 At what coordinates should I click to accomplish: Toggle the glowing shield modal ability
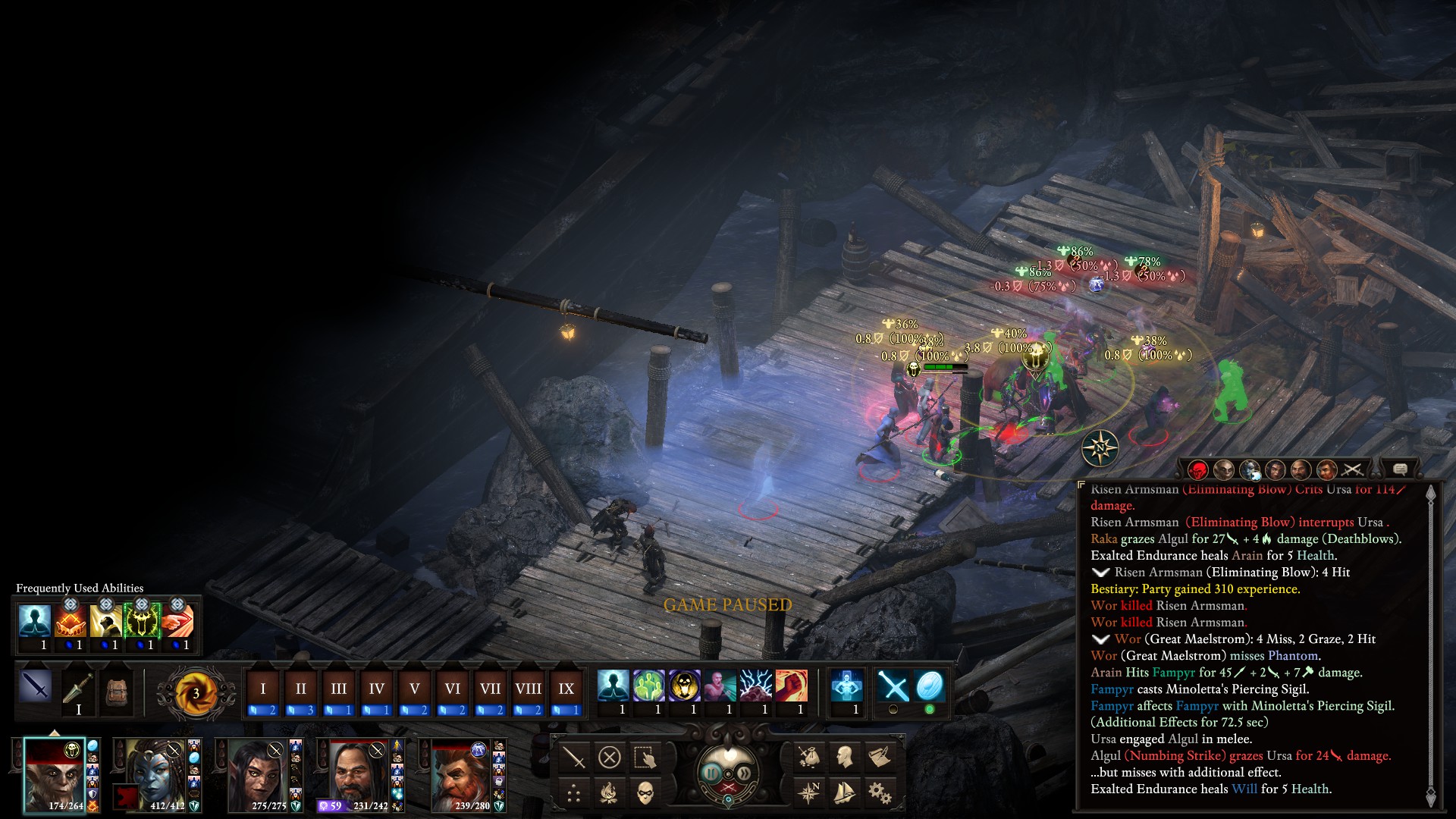[930, 686]
